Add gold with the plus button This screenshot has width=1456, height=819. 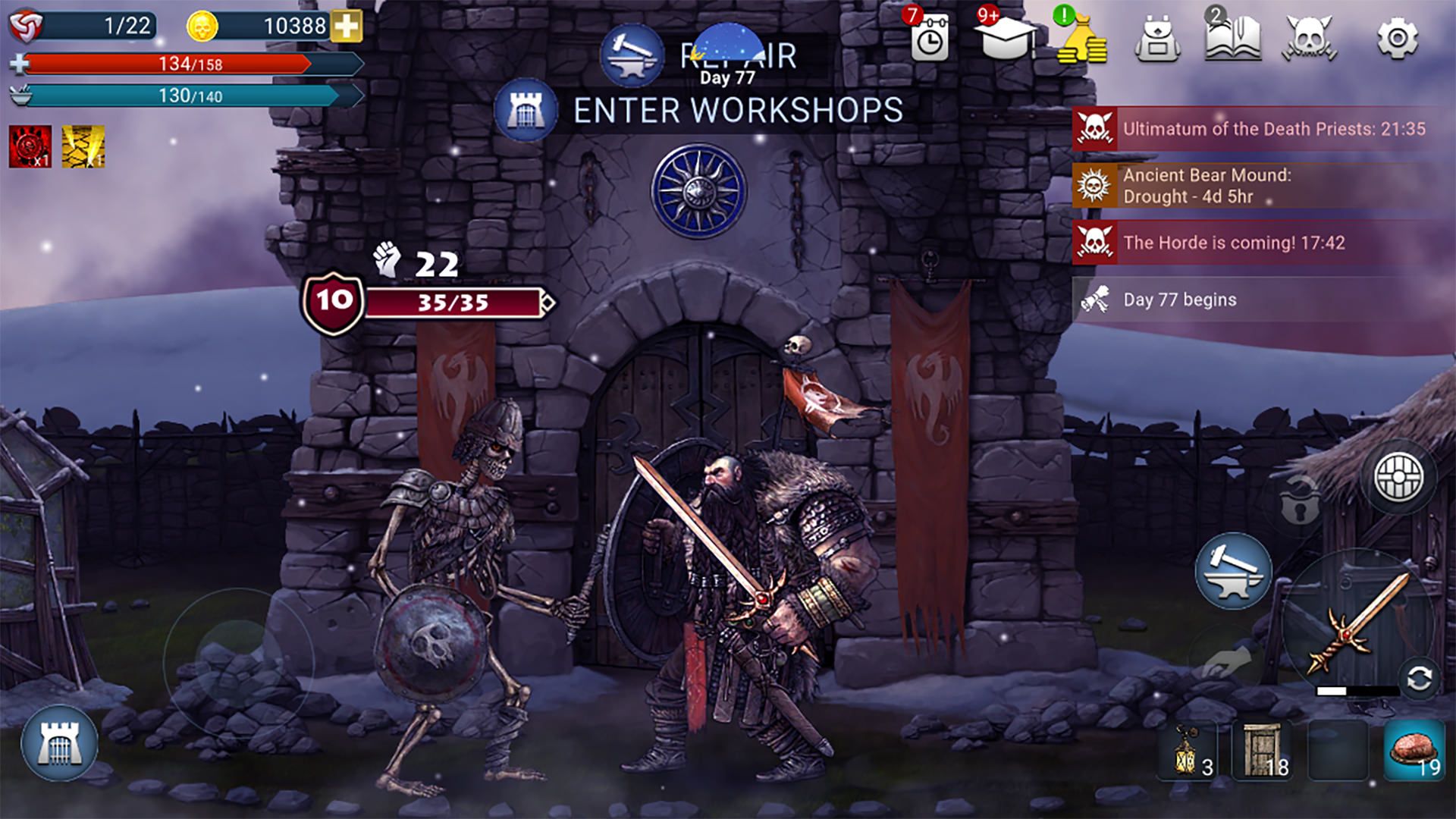coord(347,27)
